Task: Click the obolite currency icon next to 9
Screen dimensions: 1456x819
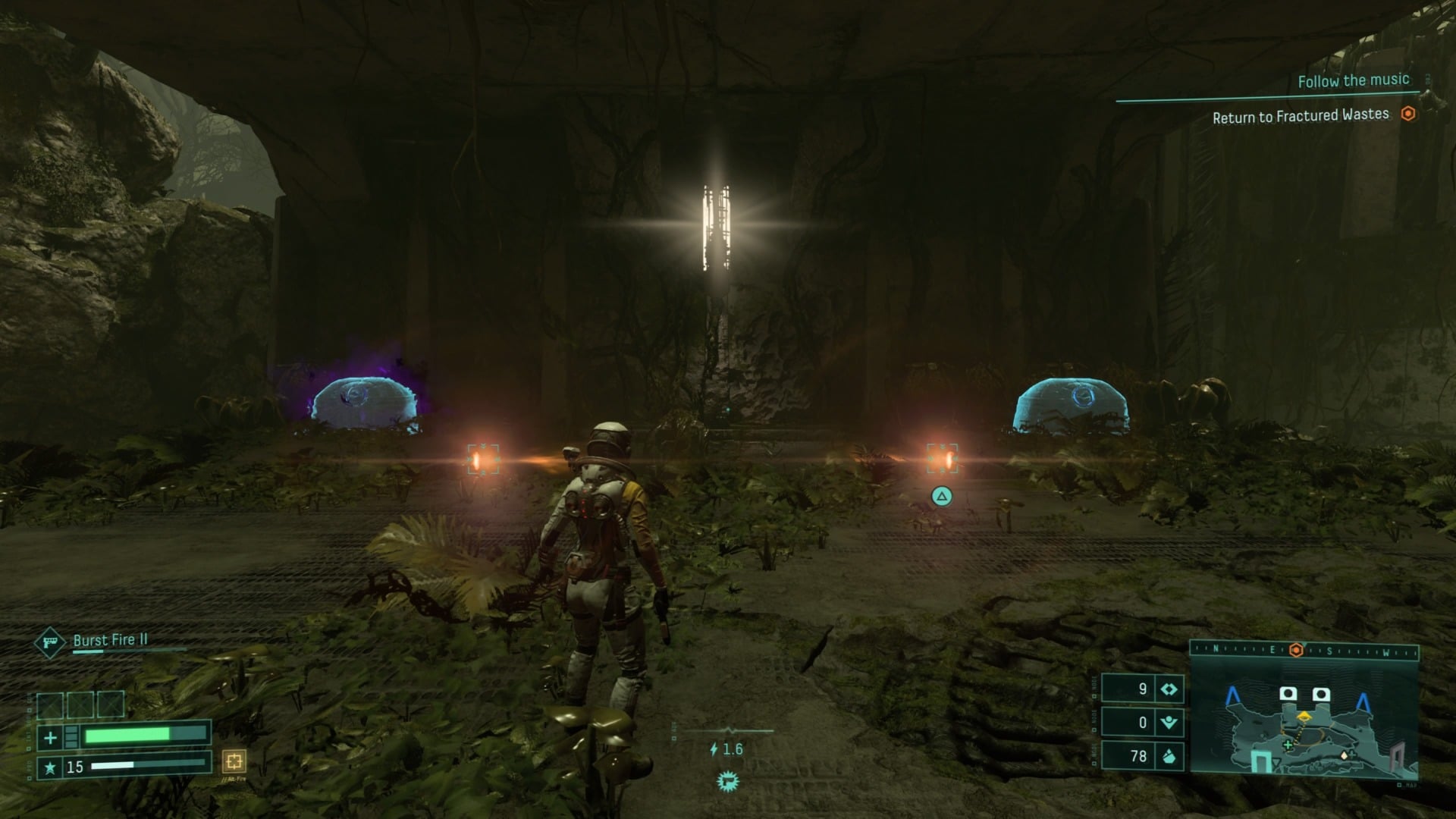Action: [1169, 690]
